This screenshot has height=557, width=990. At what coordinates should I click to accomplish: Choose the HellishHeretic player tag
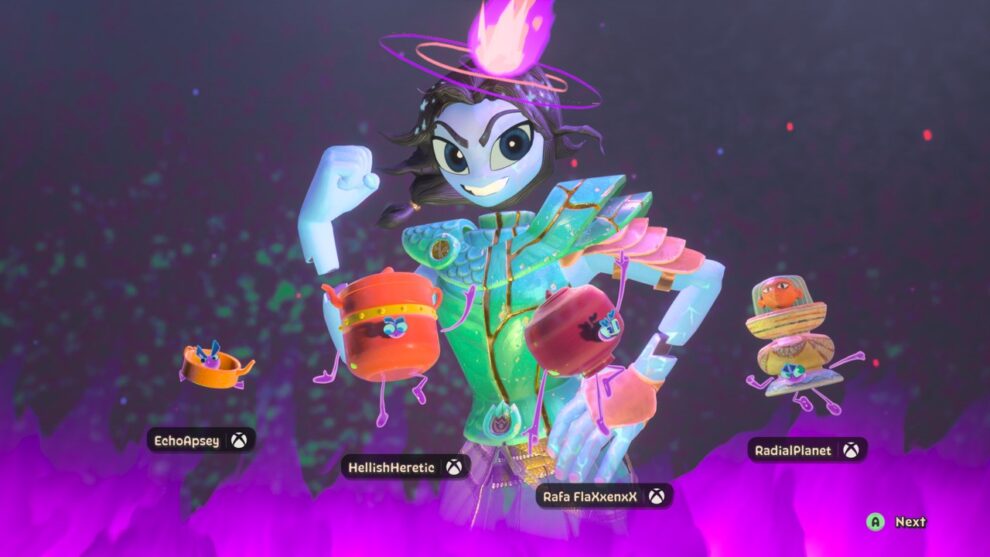click(404, 467)
